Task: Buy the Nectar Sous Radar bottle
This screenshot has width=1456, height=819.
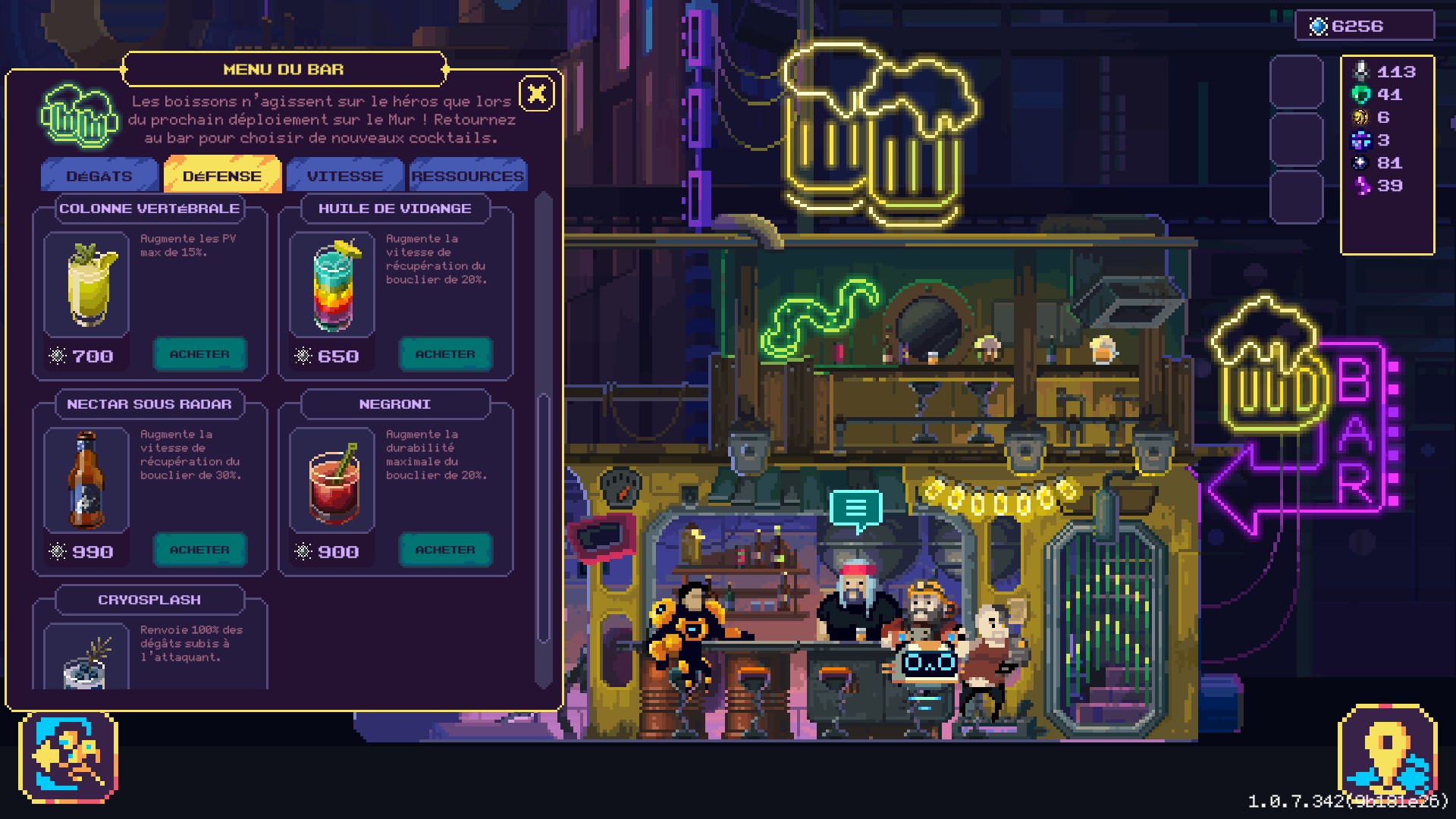Action: (199, 550)
